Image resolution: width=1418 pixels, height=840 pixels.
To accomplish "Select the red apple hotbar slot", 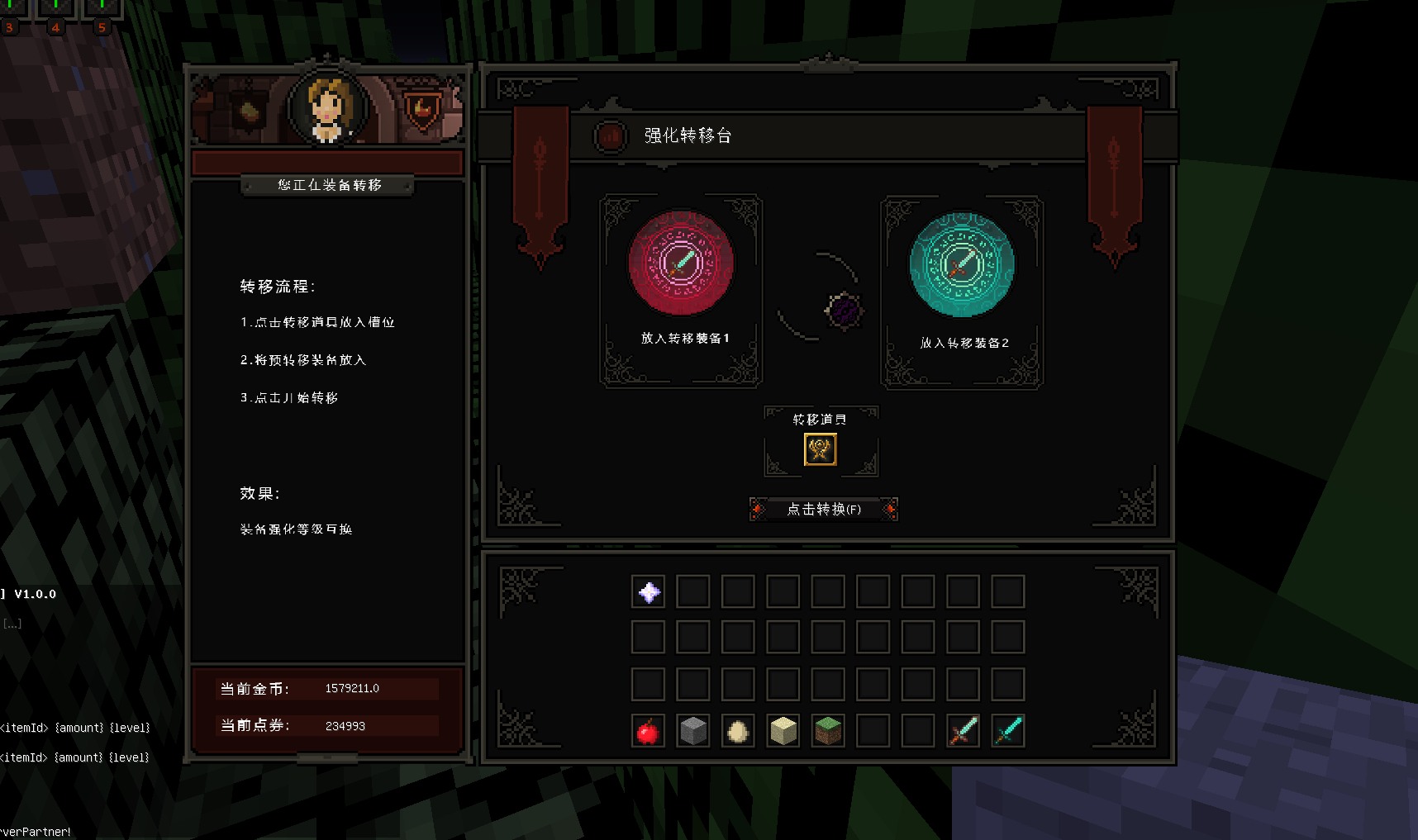I will click(x=649, y=731).
